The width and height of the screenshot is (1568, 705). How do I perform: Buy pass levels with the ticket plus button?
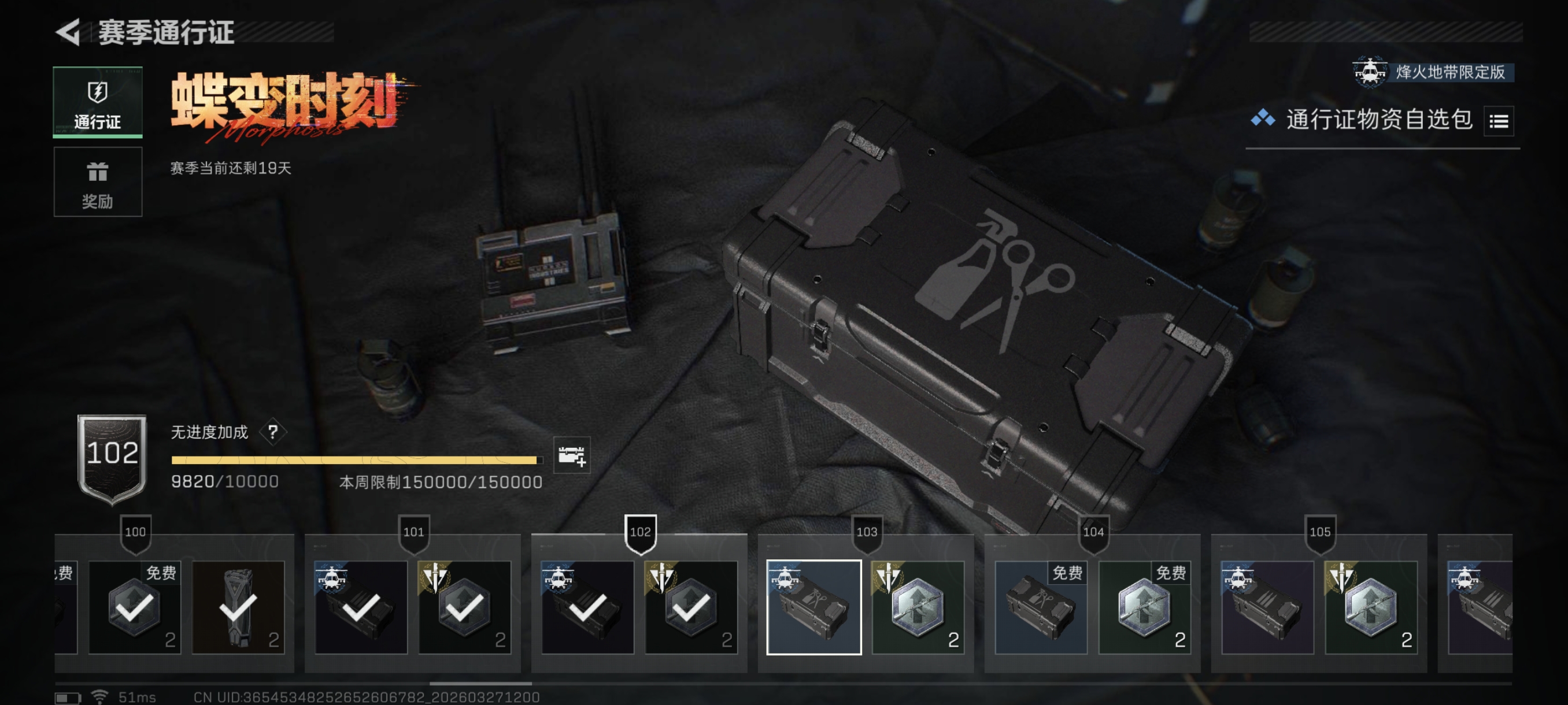[x=571, y=455]
